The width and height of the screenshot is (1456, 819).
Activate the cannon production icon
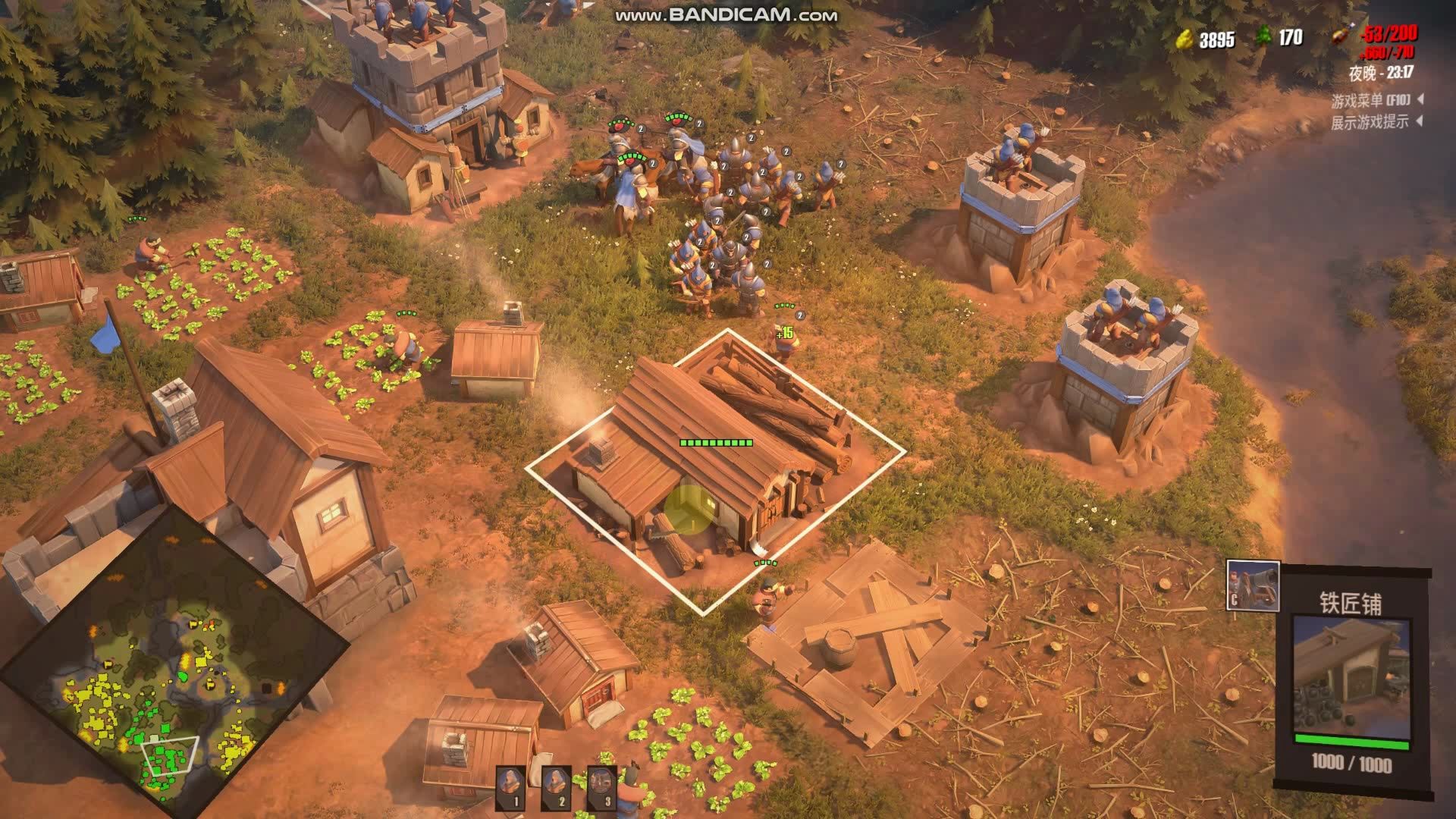(1253, 585)
